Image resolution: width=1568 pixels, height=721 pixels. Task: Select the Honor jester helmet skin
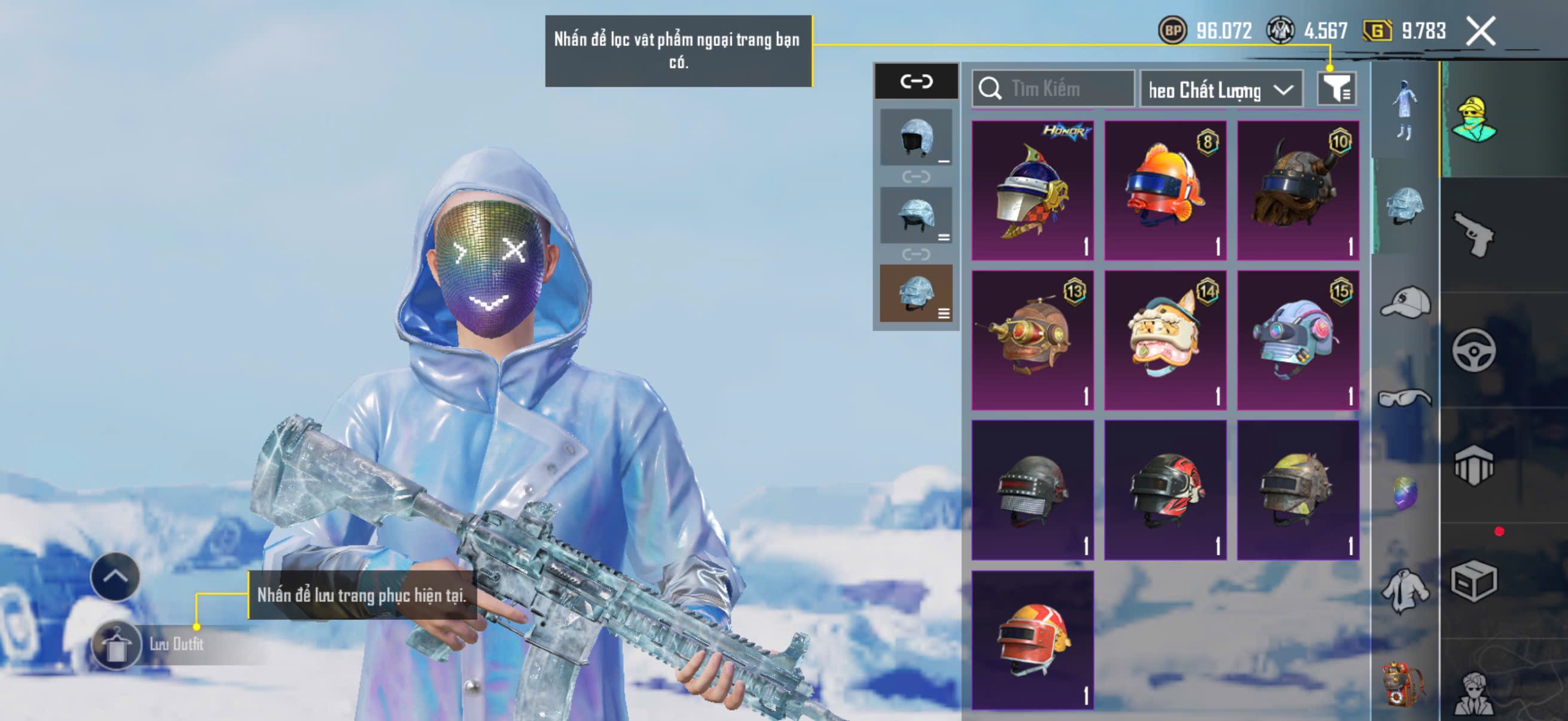[1032, 191]
